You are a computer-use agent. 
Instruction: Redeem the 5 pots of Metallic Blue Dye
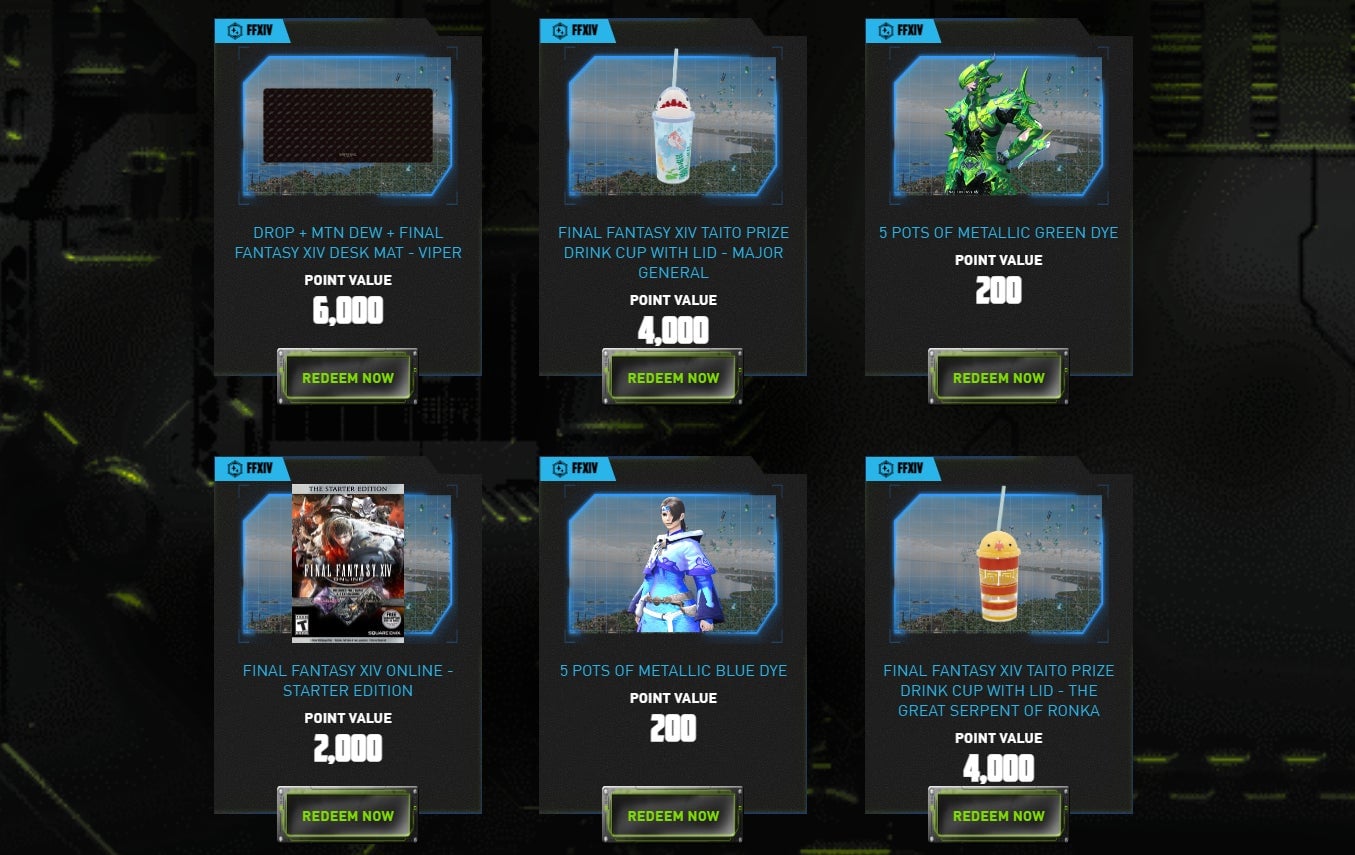tap(672, 815)
